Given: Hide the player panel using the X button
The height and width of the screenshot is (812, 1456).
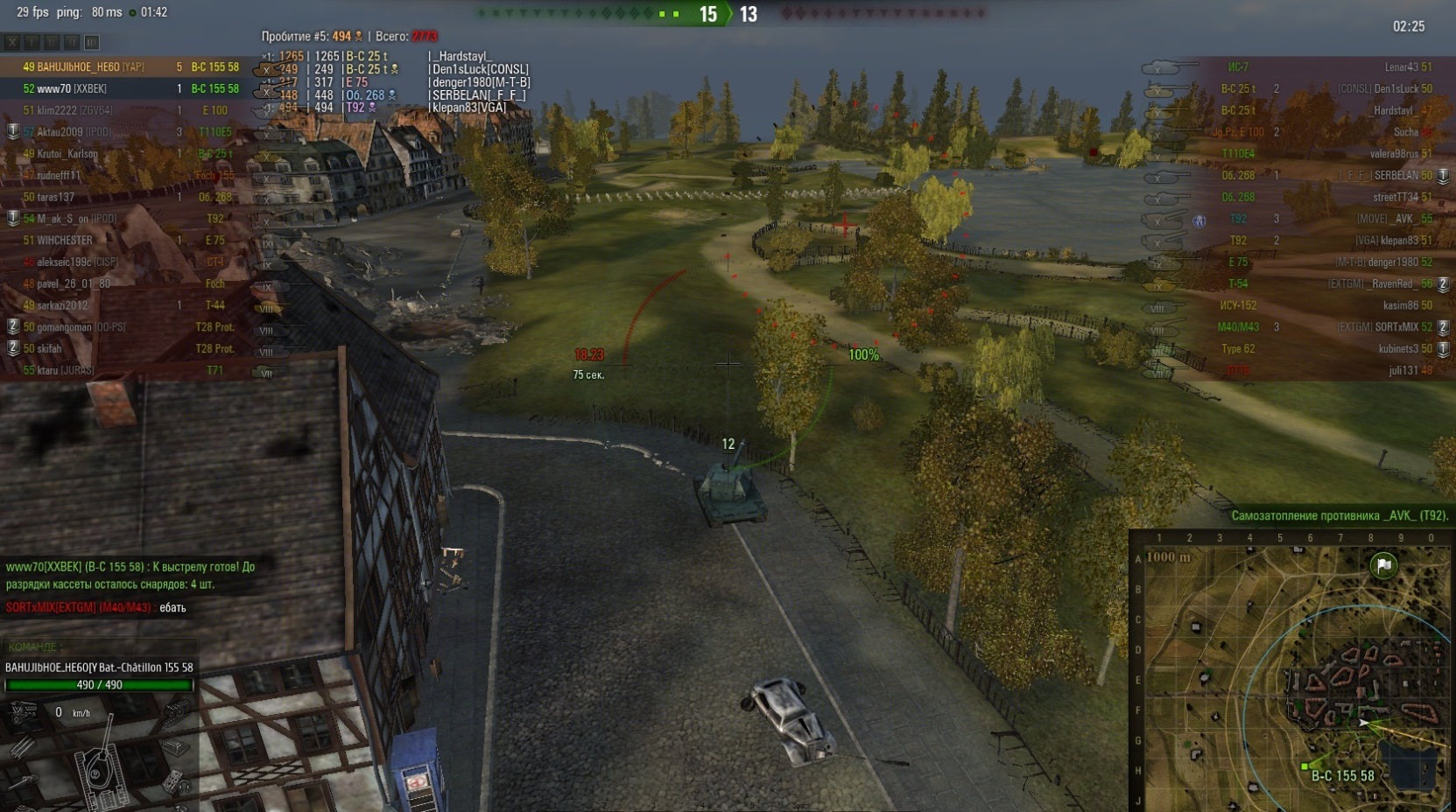Looking at the screenshot, I should coord(12,41).
